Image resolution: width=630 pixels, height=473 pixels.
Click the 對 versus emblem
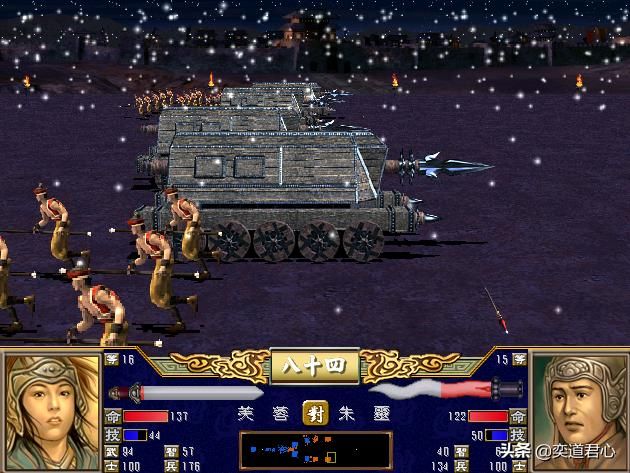tap(315, 411)
